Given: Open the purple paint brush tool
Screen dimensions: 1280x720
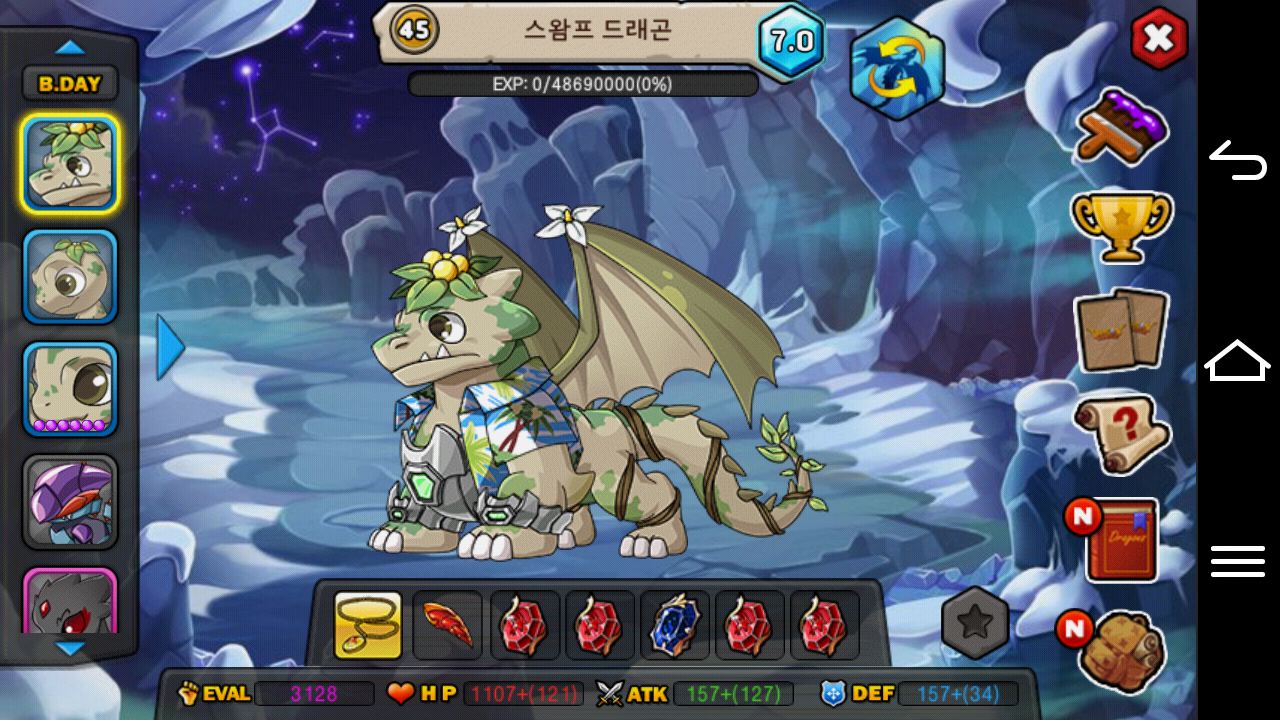Looking at the screenshot, I should [1122, 126].
